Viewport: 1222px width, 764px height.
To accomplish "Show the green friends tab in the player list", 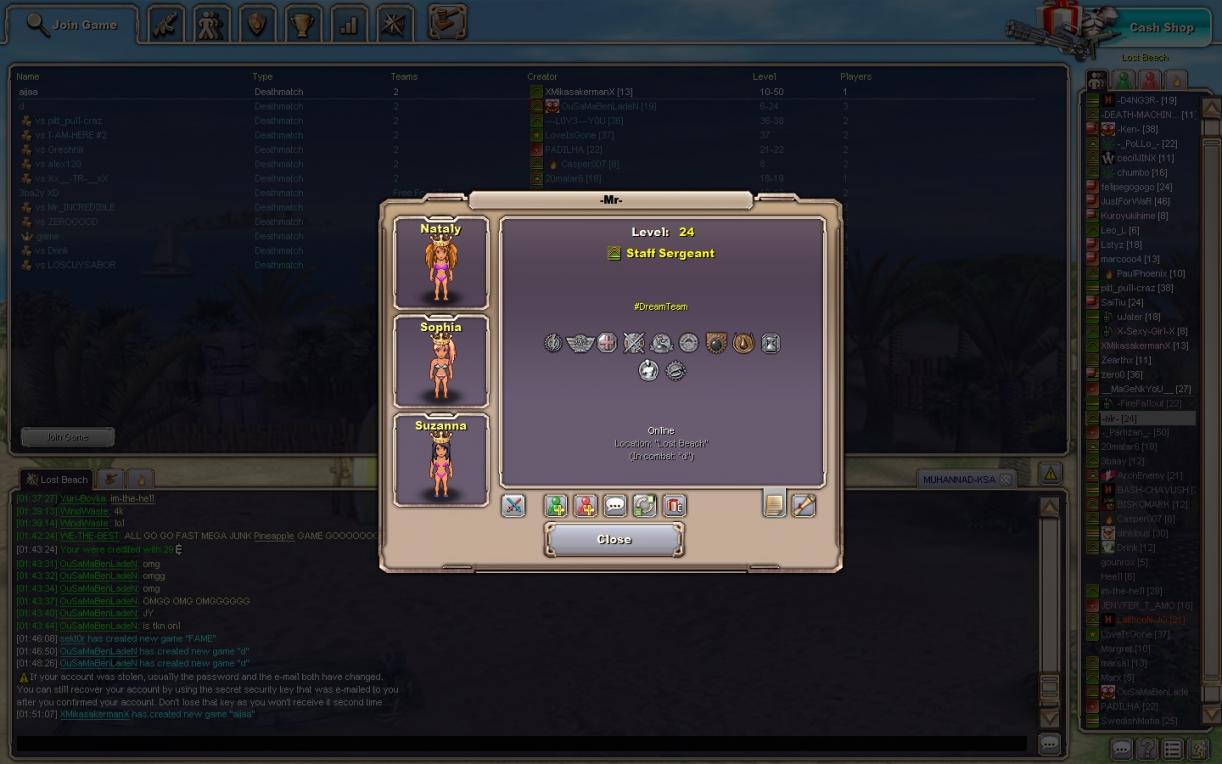I will pos(1124,80).
